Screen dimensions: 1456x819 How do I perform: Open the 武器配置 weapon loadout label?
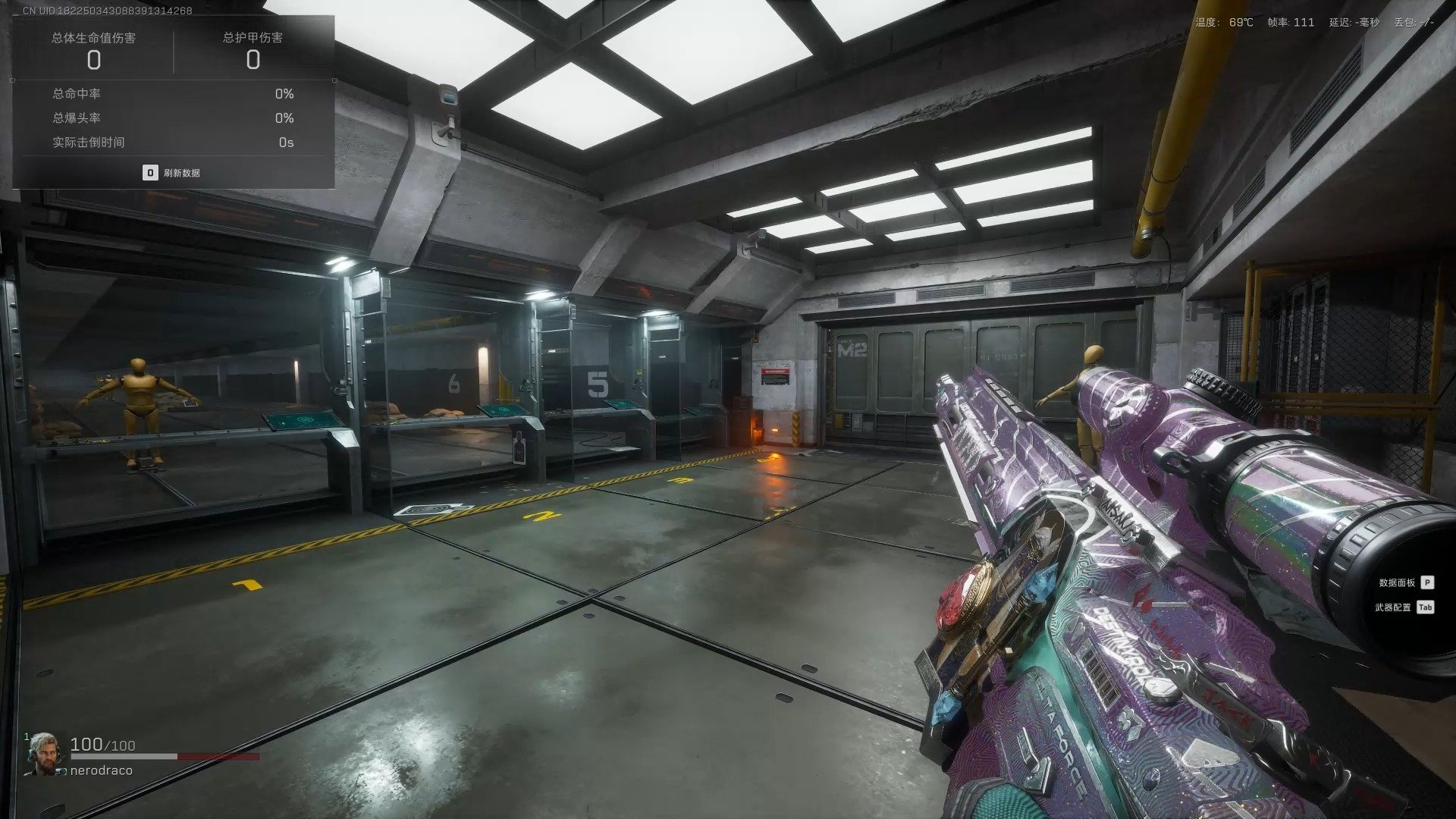(x=1395, y=607)
